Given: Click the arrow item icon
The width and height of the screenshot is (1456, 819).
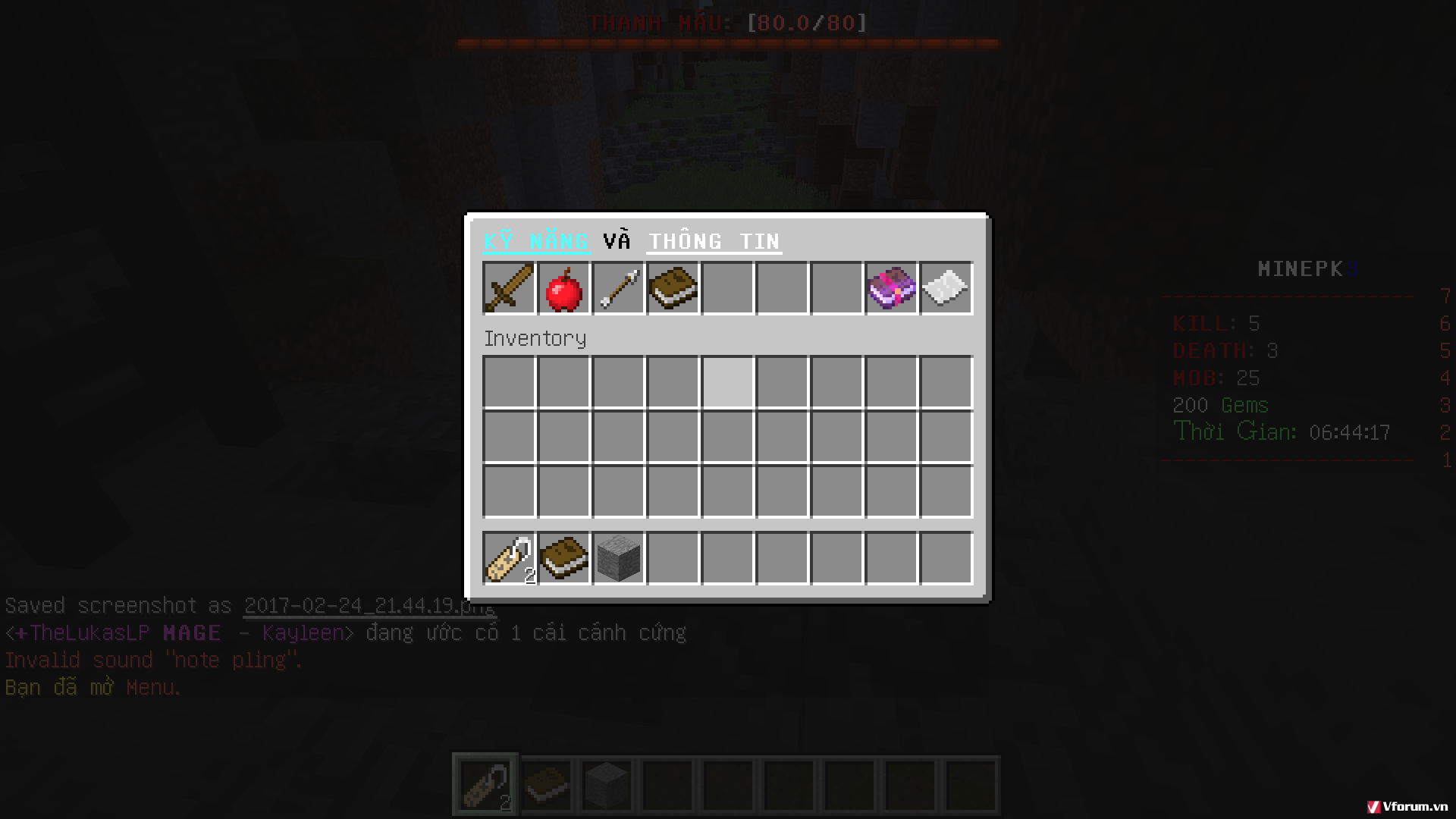Looking at the screenshot, I should click(617, 288).
